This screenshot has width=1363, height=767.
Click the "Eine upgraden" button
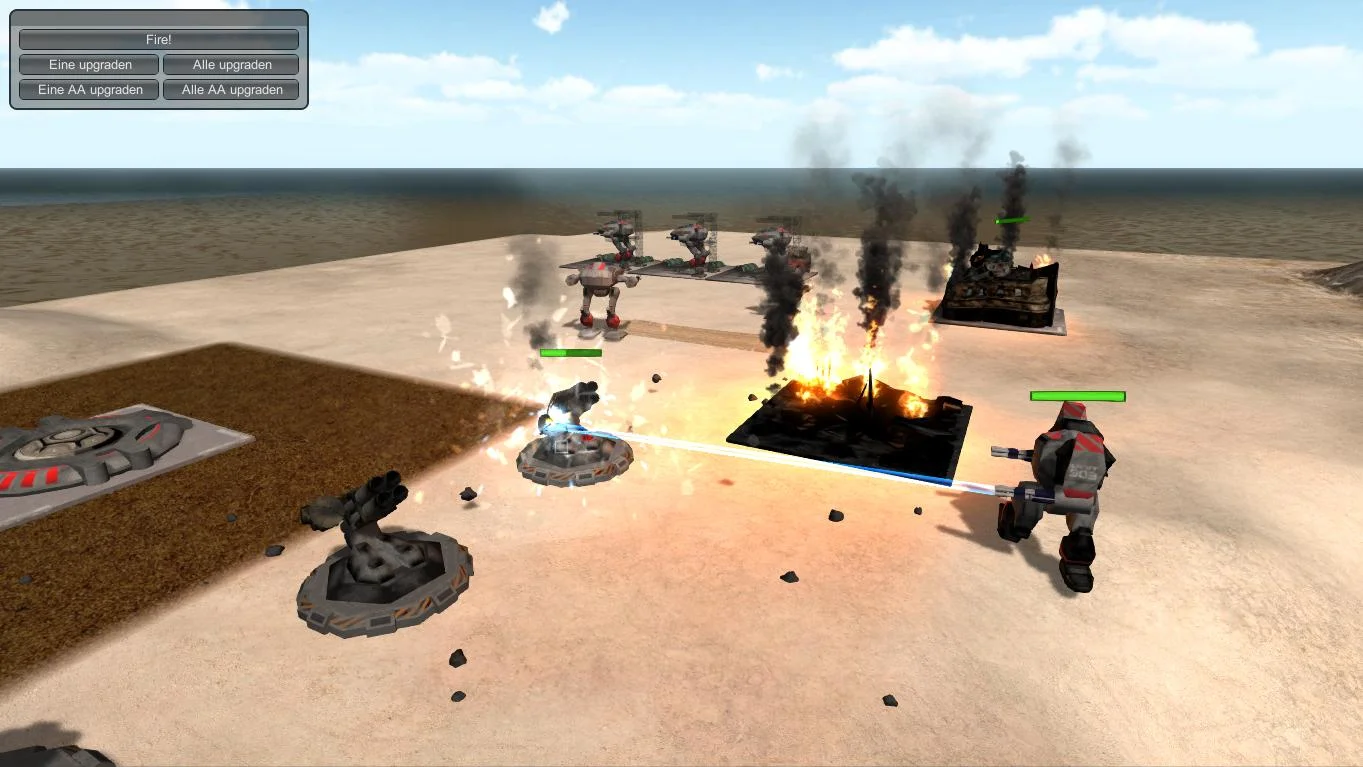(88, 64)
